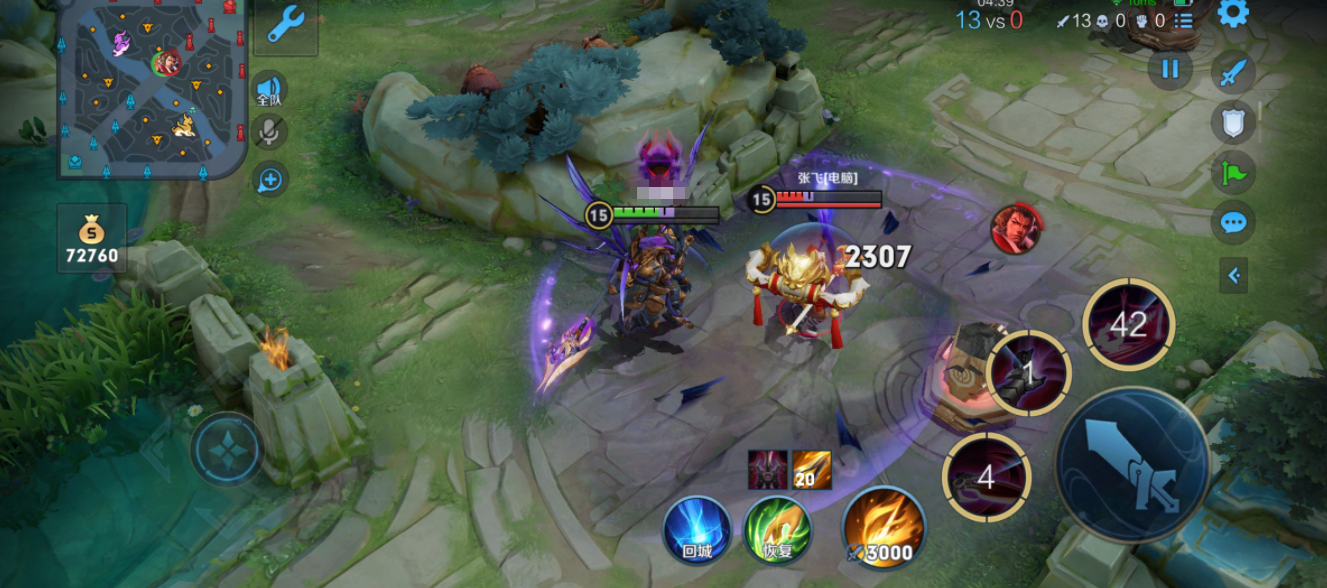Image resolution: width=1327 pixels, height=588 pixels.
Task: Pause the match with the pause button
Action: click(x=1170, y=70)
